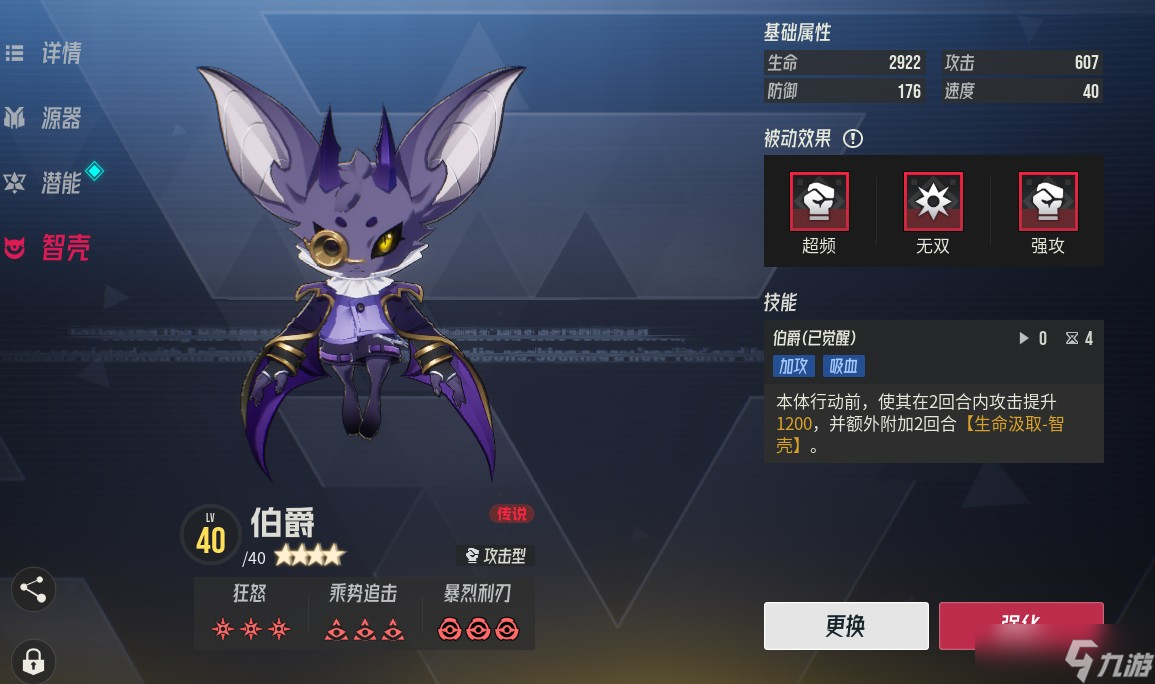The image size is (1155, 684).
Task: Select the 无双 passive effect icon
Action: [x=933, y=202]
